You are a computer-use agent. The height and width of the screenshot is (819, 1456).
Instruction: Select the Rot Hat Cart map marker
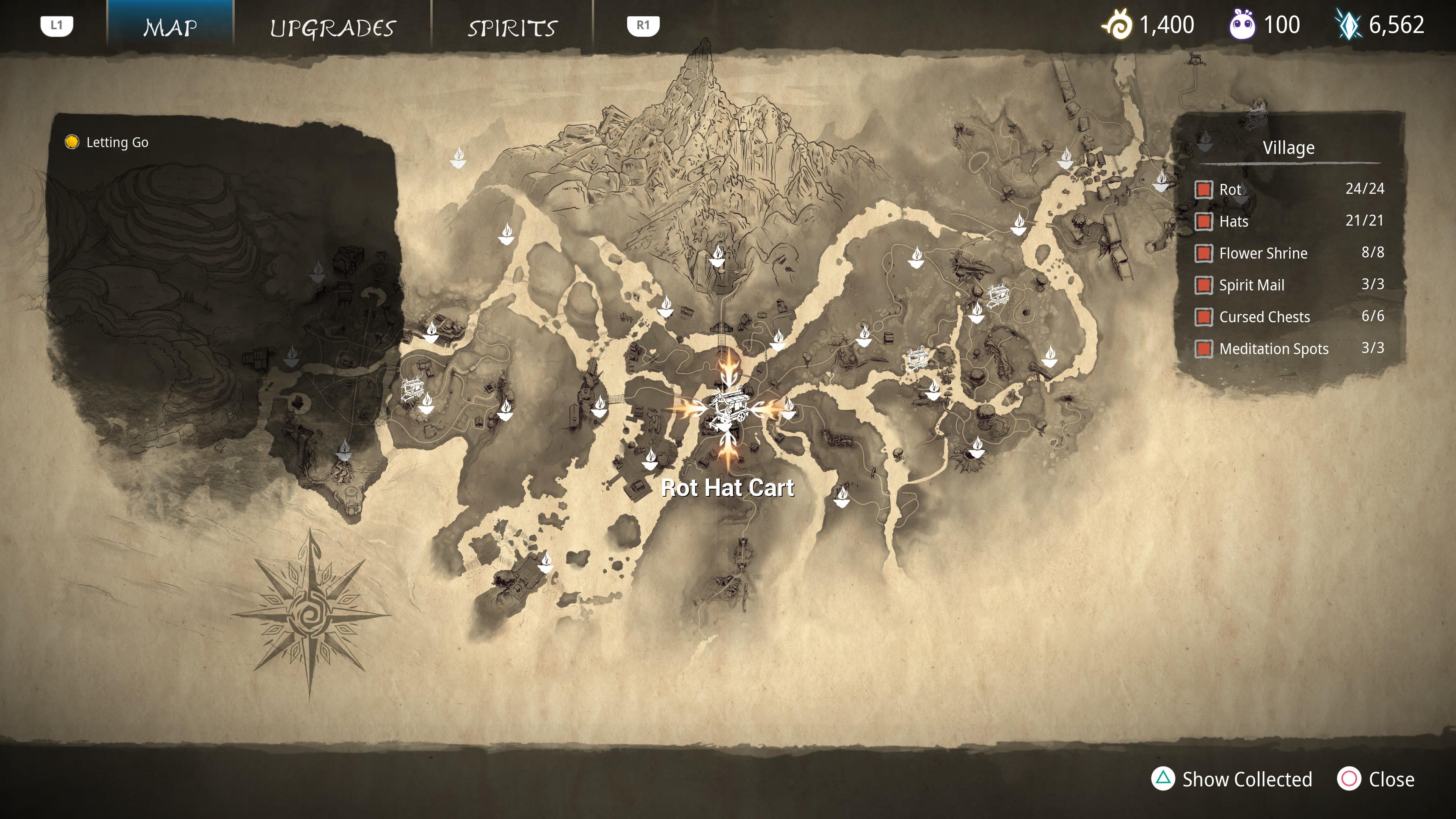click(728, 408)
